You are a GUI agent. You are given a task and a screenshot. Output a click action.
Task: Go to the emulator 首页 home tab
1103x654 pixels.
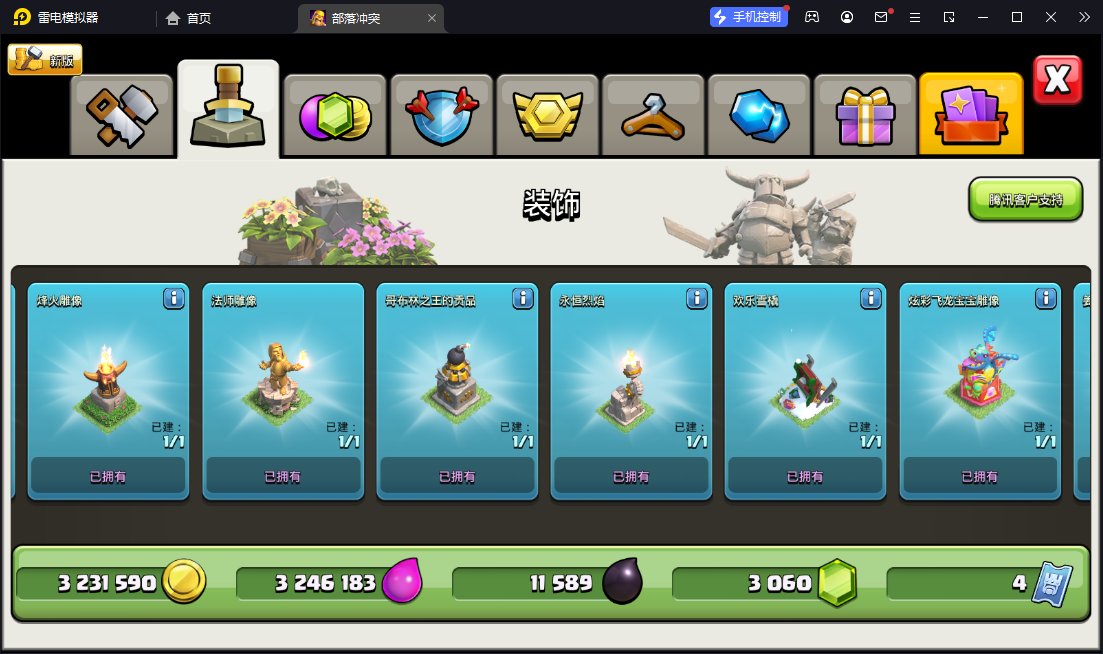click(188, 18)
